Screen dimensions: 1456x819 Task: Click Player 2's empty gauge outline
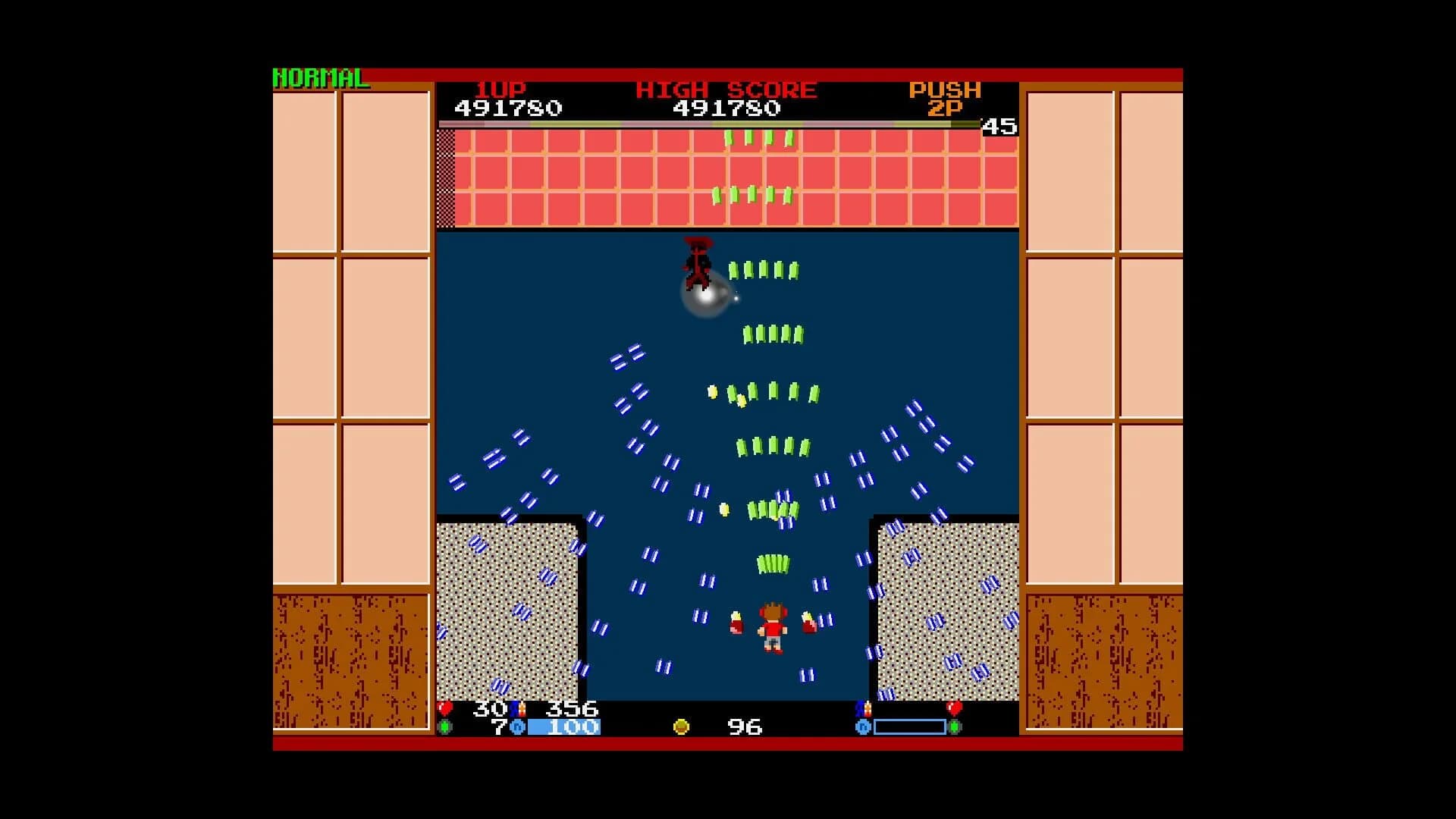coord(908,726)
